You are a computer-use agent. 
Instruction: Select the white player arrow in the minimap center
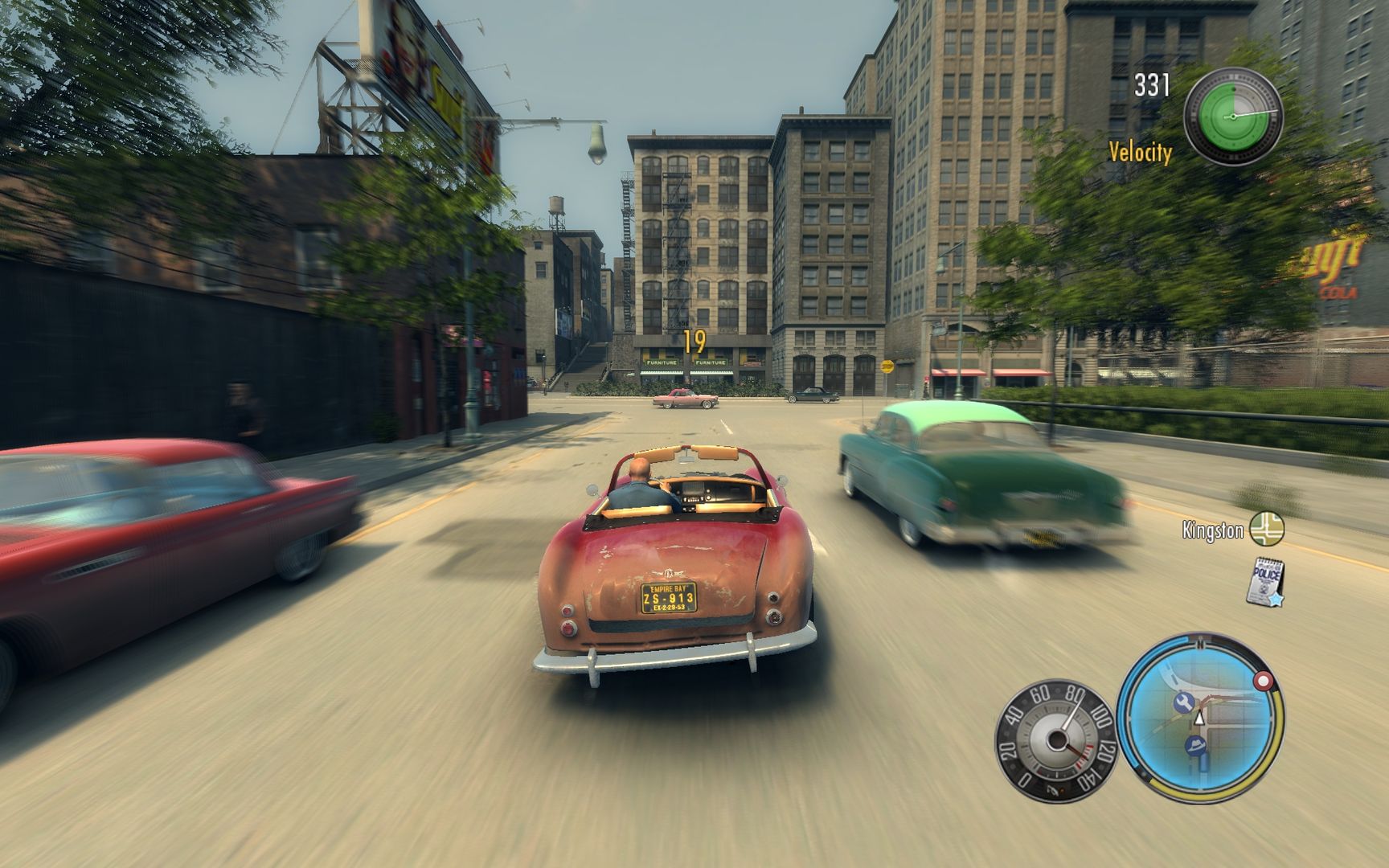(x=1199, y=718)
